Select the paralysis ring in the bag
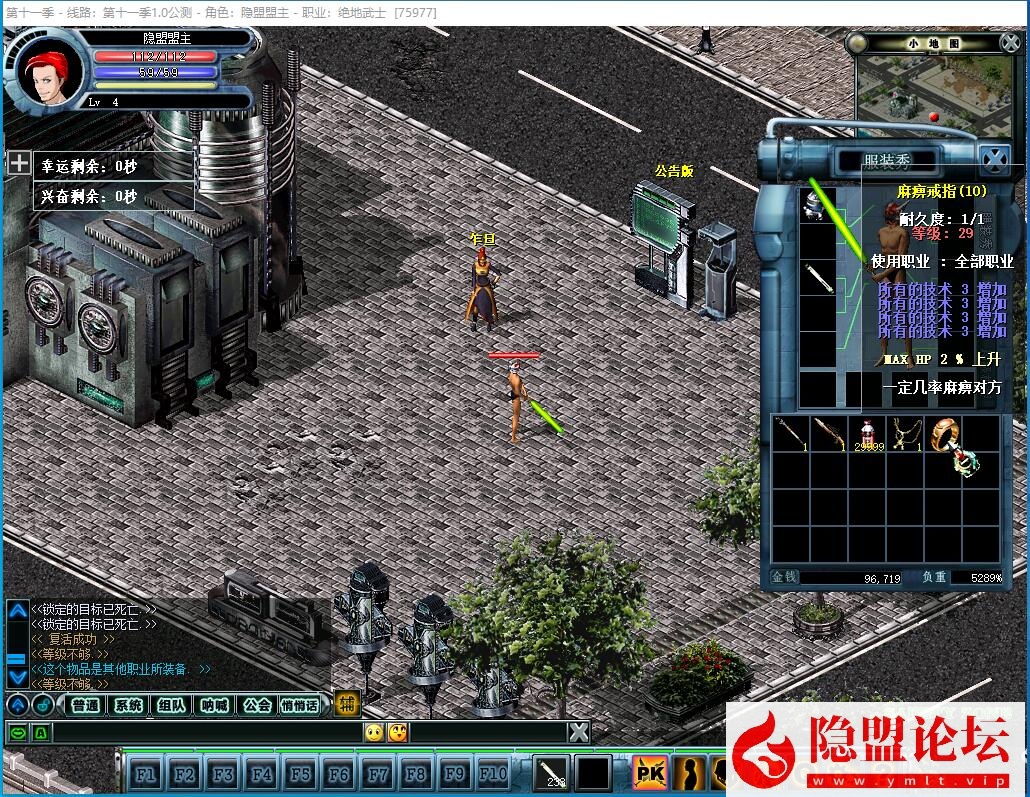The height and width of the screenshot is (797, 1030). click(x=945, y=435)
